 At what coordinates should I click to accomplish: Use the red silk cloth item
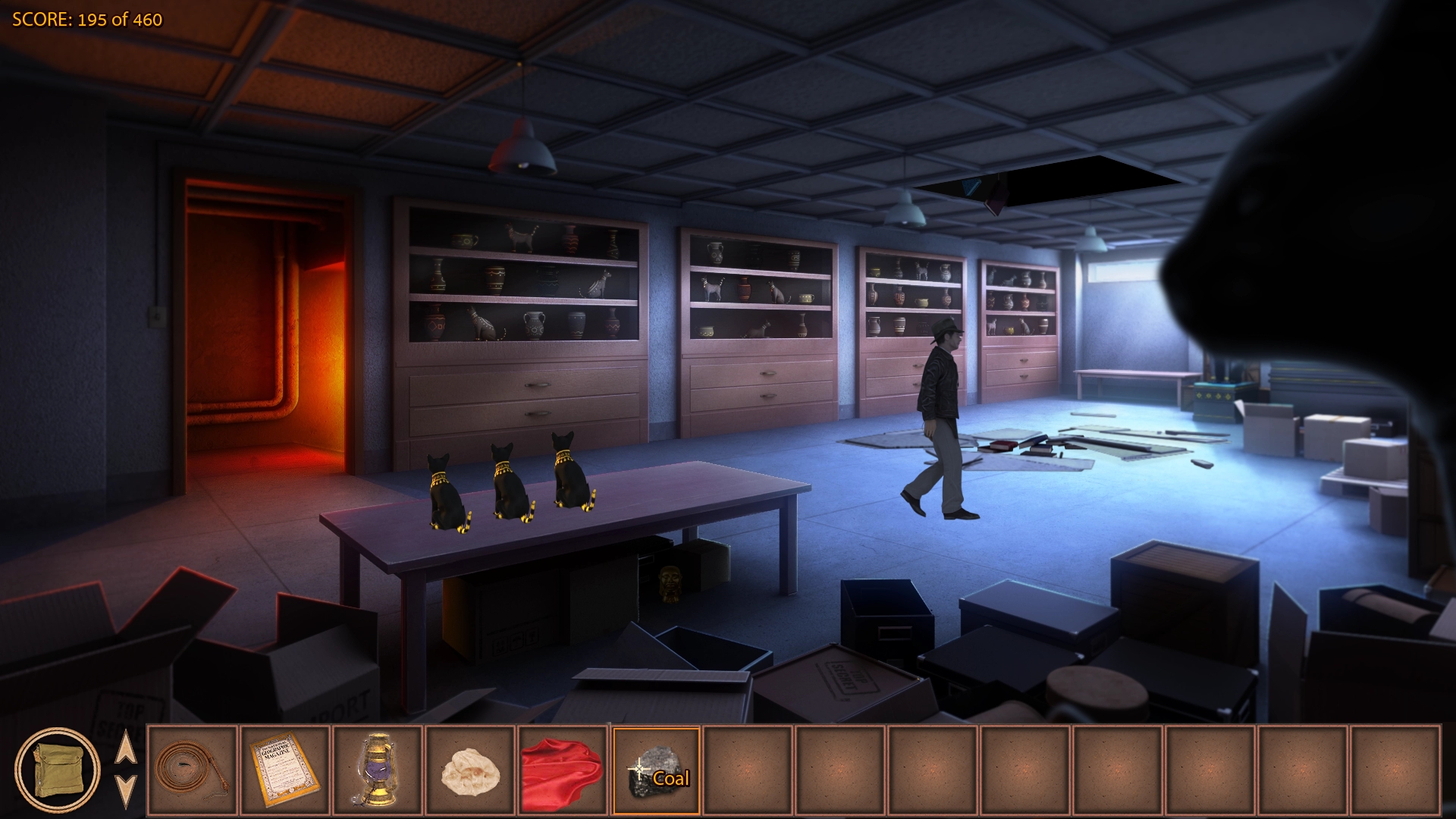coord(563,770)
